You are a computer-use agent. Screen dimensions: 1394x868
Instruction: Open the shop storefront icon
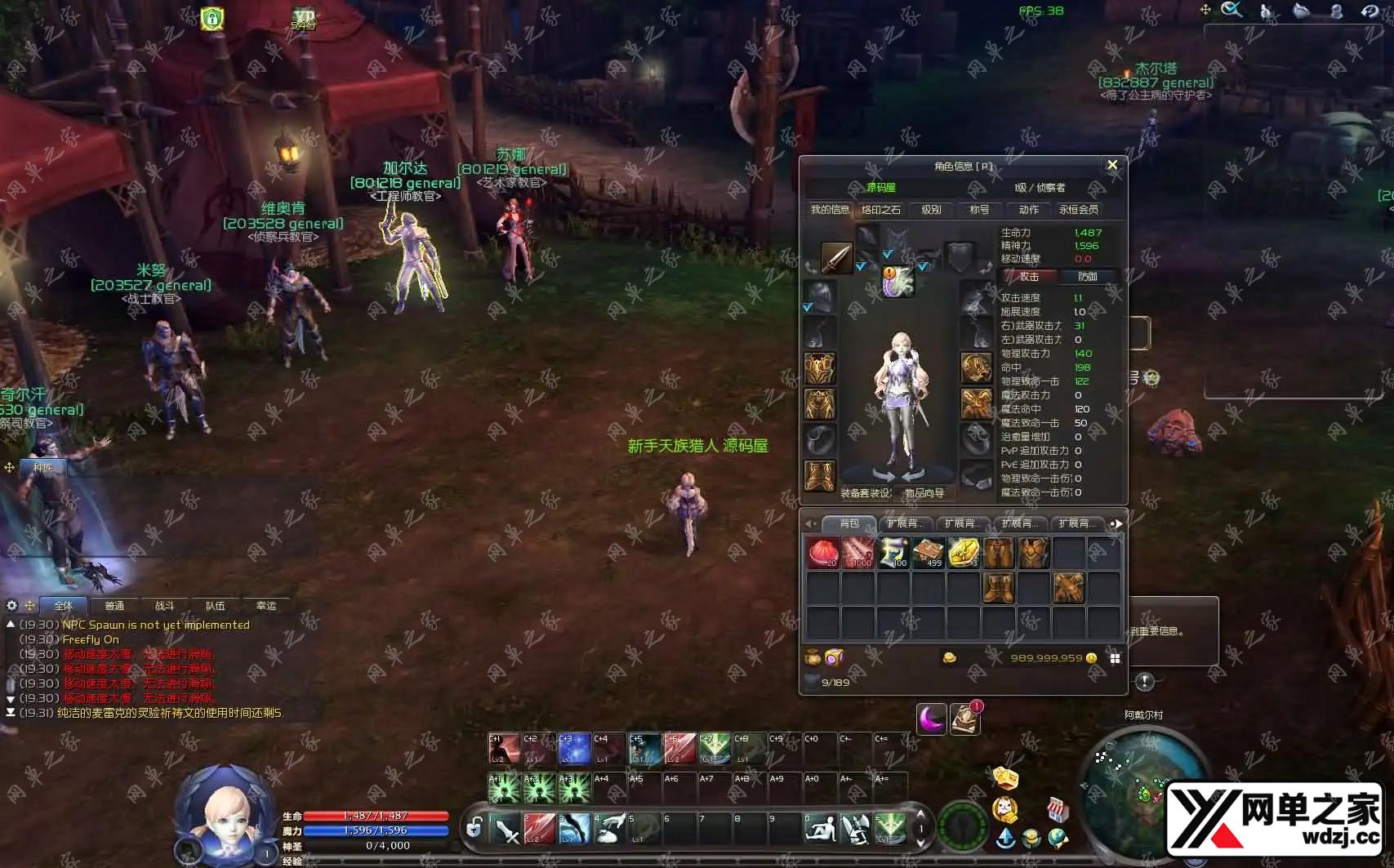point(1058,809)
